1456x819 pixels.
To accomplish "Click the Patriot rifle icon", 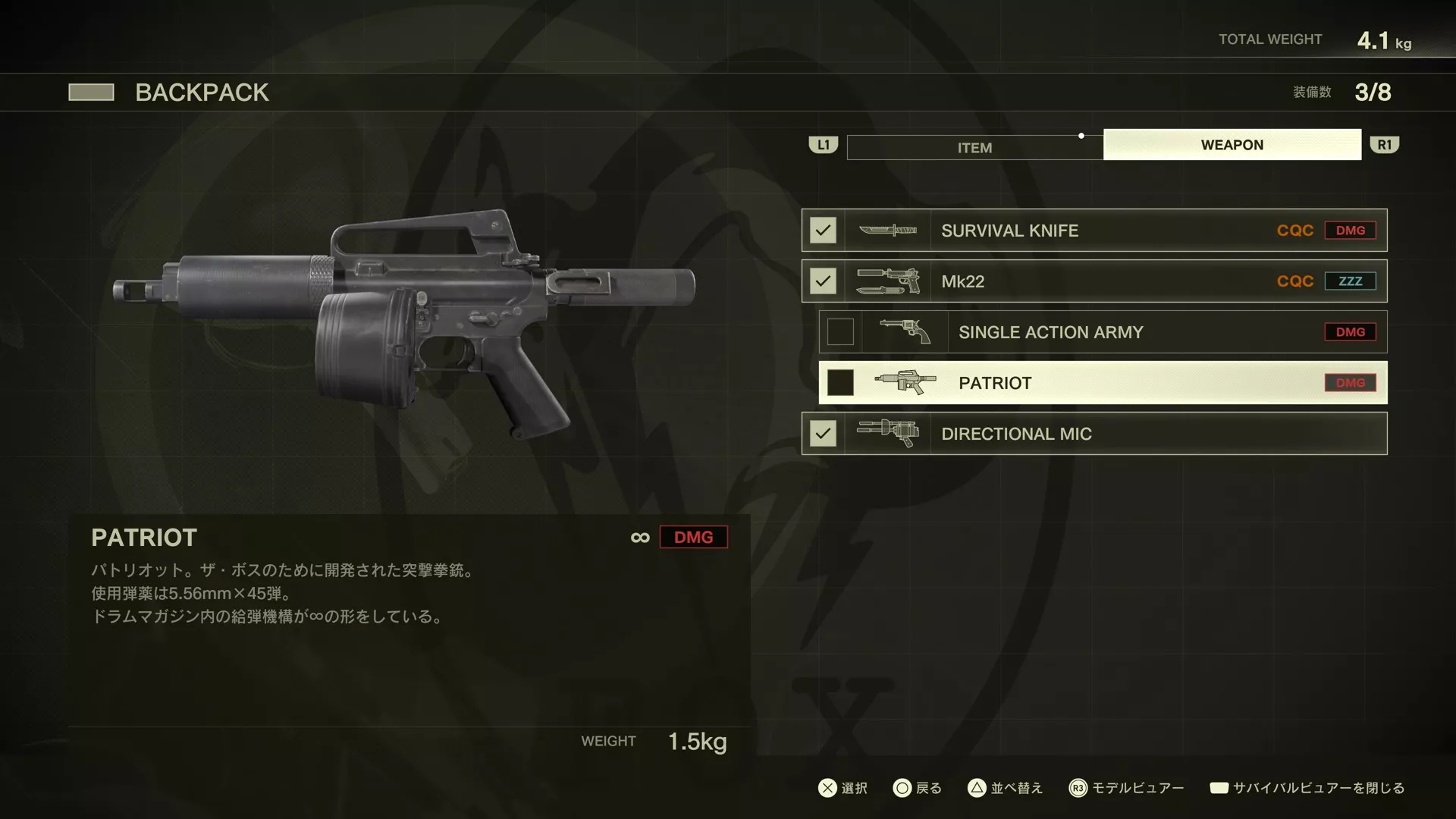I will tap(905, 382).
